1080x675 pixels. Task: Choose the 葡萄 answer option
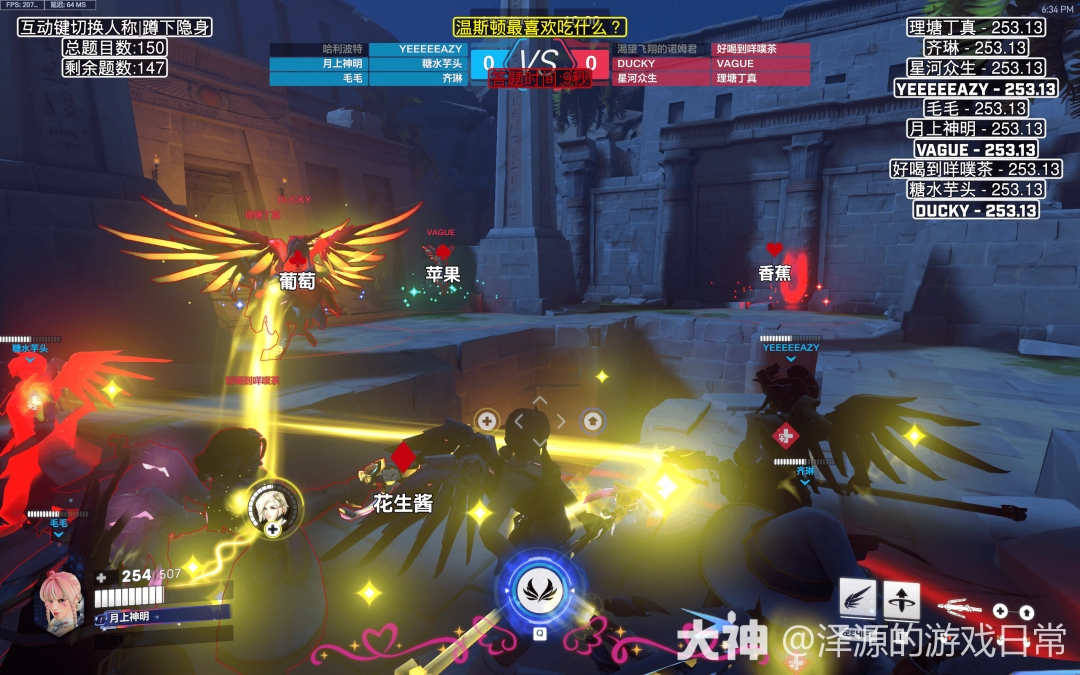pos(297,282)
